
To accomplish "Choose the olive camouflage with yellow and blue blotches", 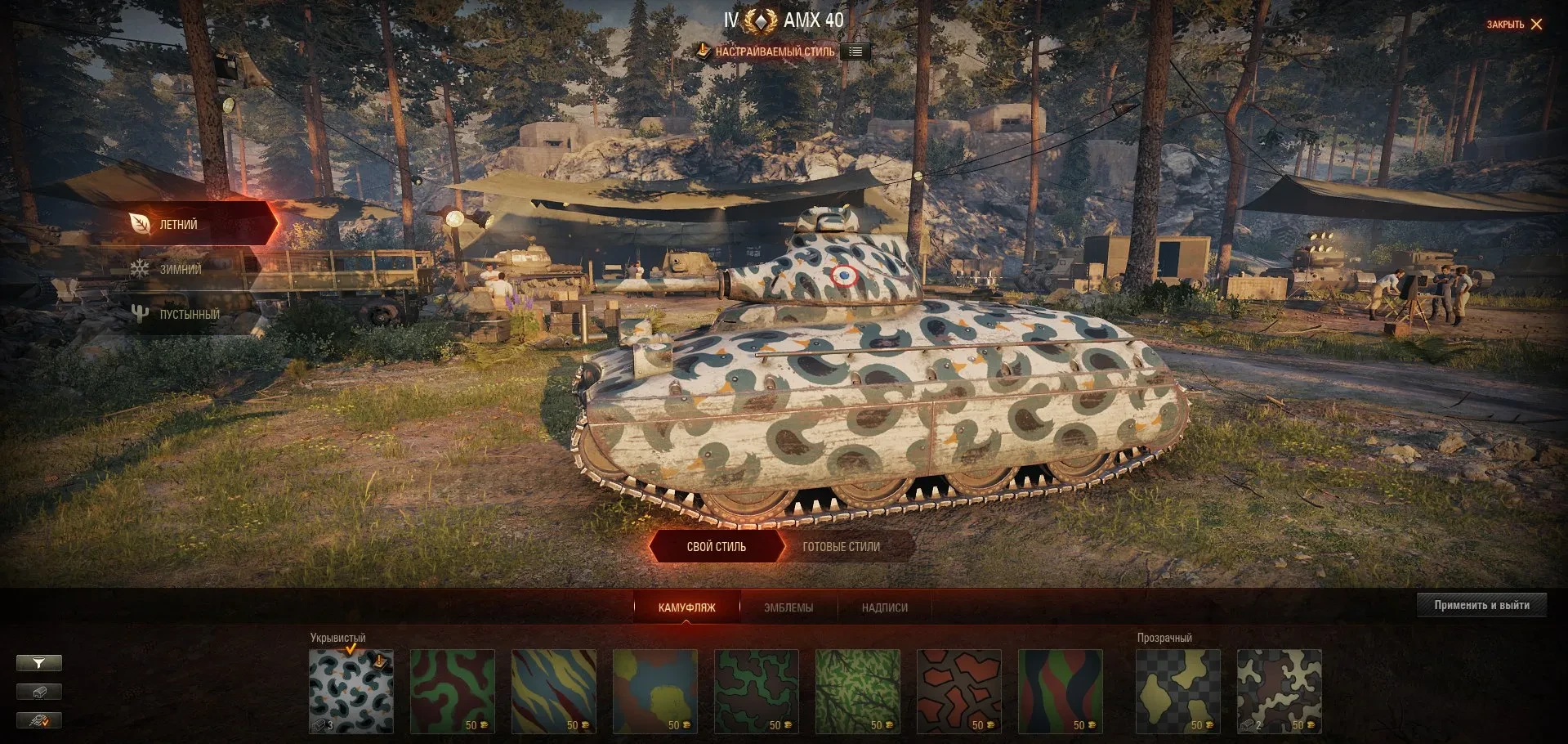I will pyautogui.click(x=654, y=691).
